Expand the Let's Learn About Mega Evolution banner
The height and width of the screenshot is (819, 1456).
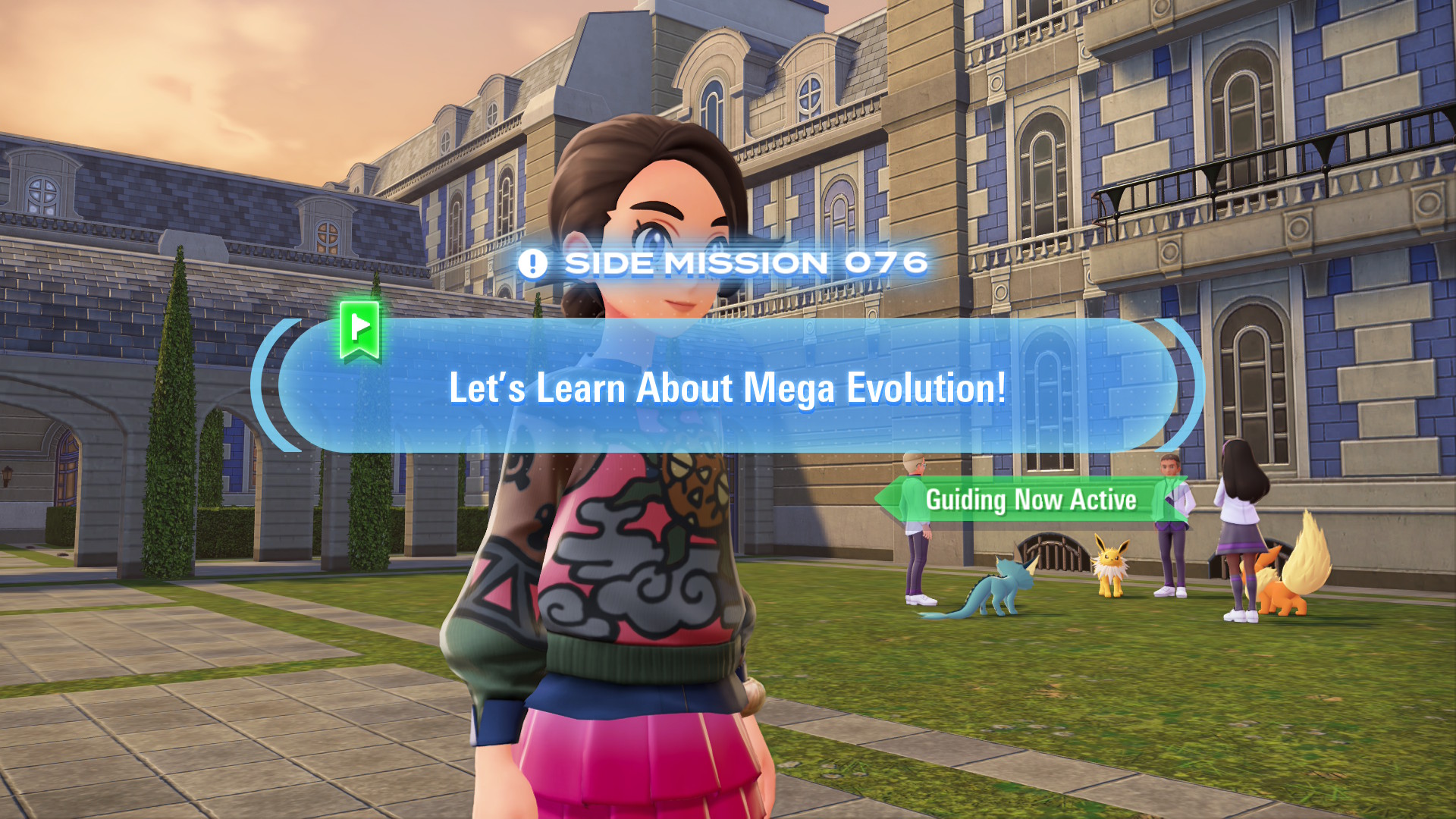(728, 388)
